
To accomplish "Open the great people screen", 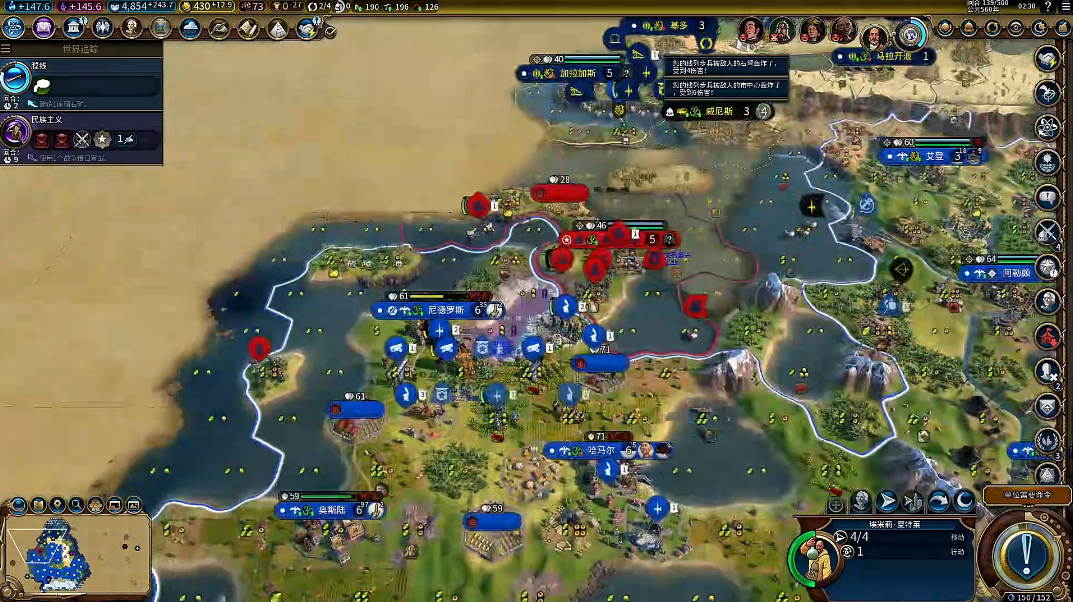I will 131,28.
